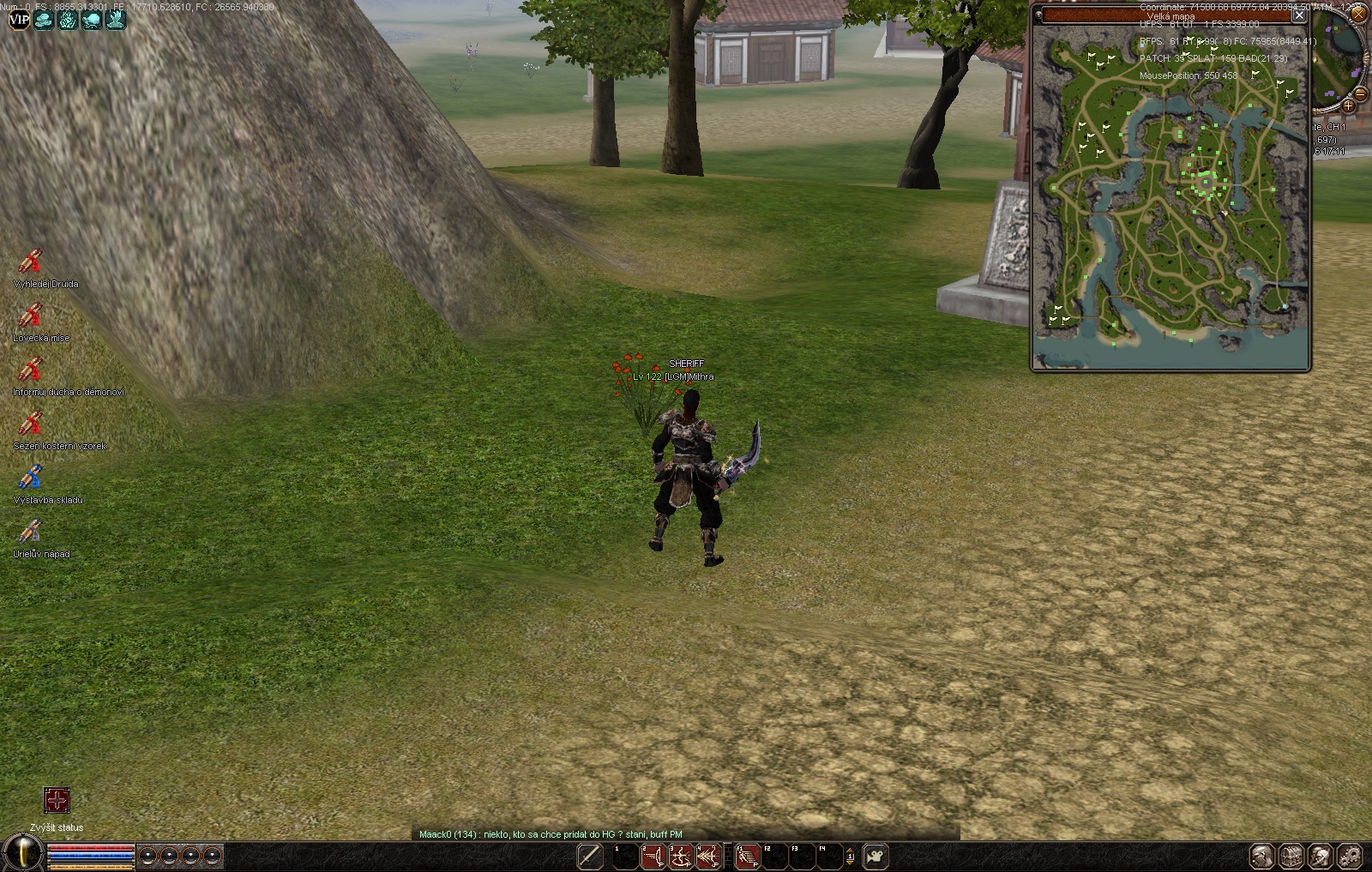Activate the bow skill in slot 3

click(680, 856)
